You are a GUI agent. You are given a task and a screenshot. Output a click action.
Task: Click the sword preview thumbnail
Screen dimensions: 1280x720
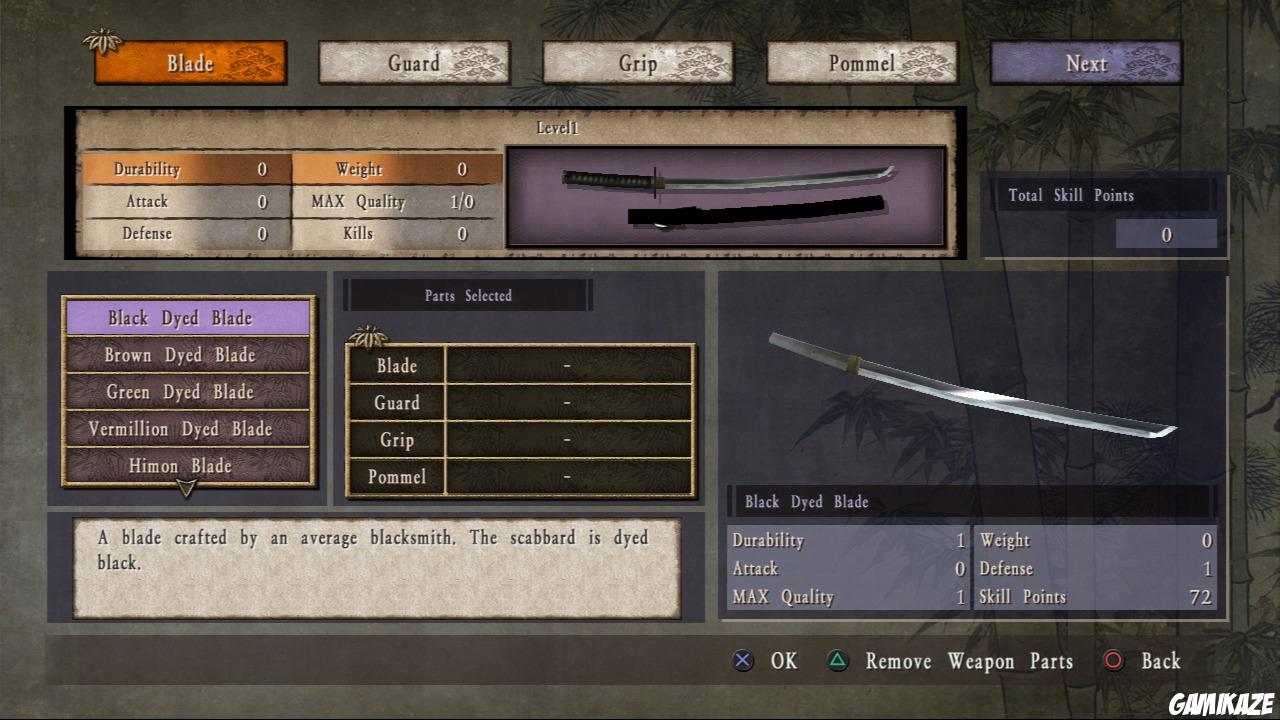point(726,193)
